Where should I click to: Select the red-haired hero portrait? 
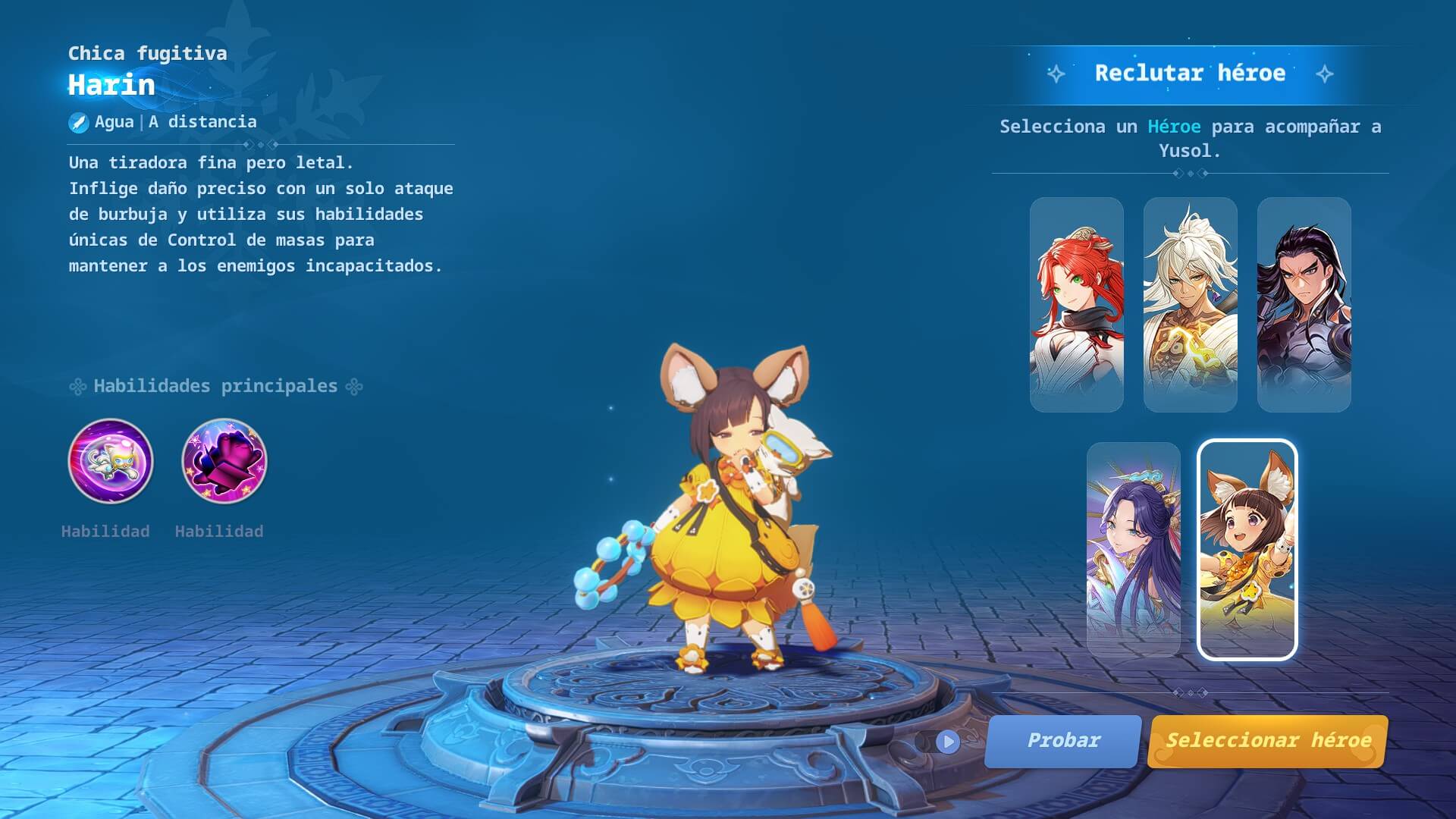[x=1076, y=305]
